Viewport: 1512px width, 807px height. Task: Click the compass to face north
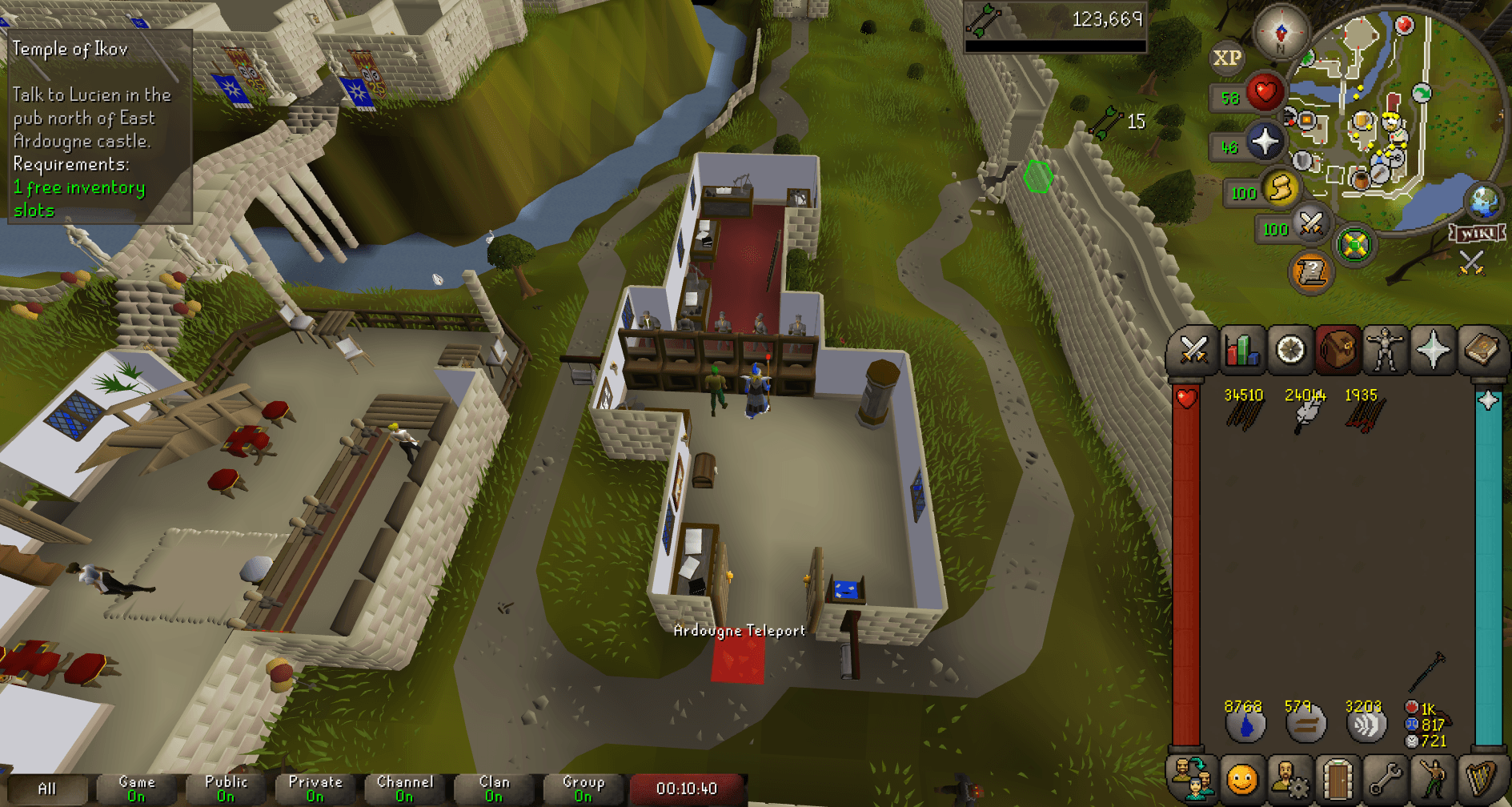(x=1281, y=34)
